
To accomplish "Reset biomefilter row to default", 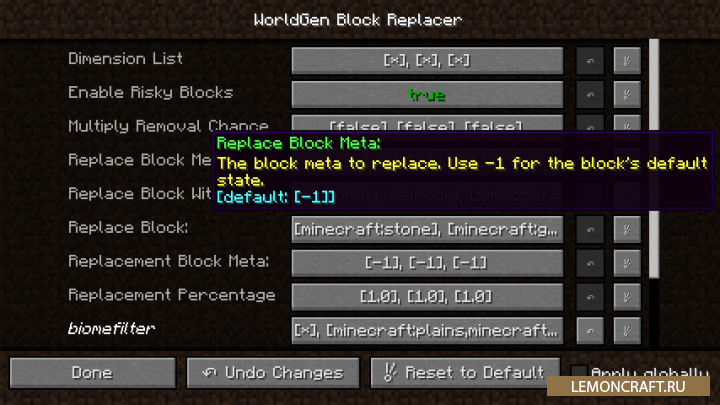I will tap(626, 330).
